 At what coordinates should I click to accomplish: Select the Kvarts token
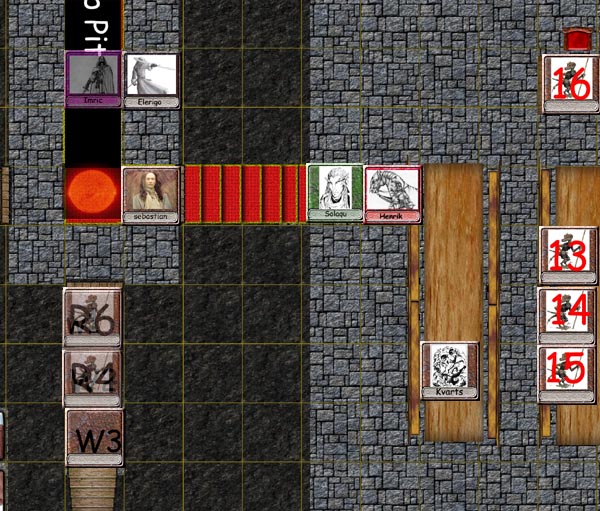click(450, 370)
